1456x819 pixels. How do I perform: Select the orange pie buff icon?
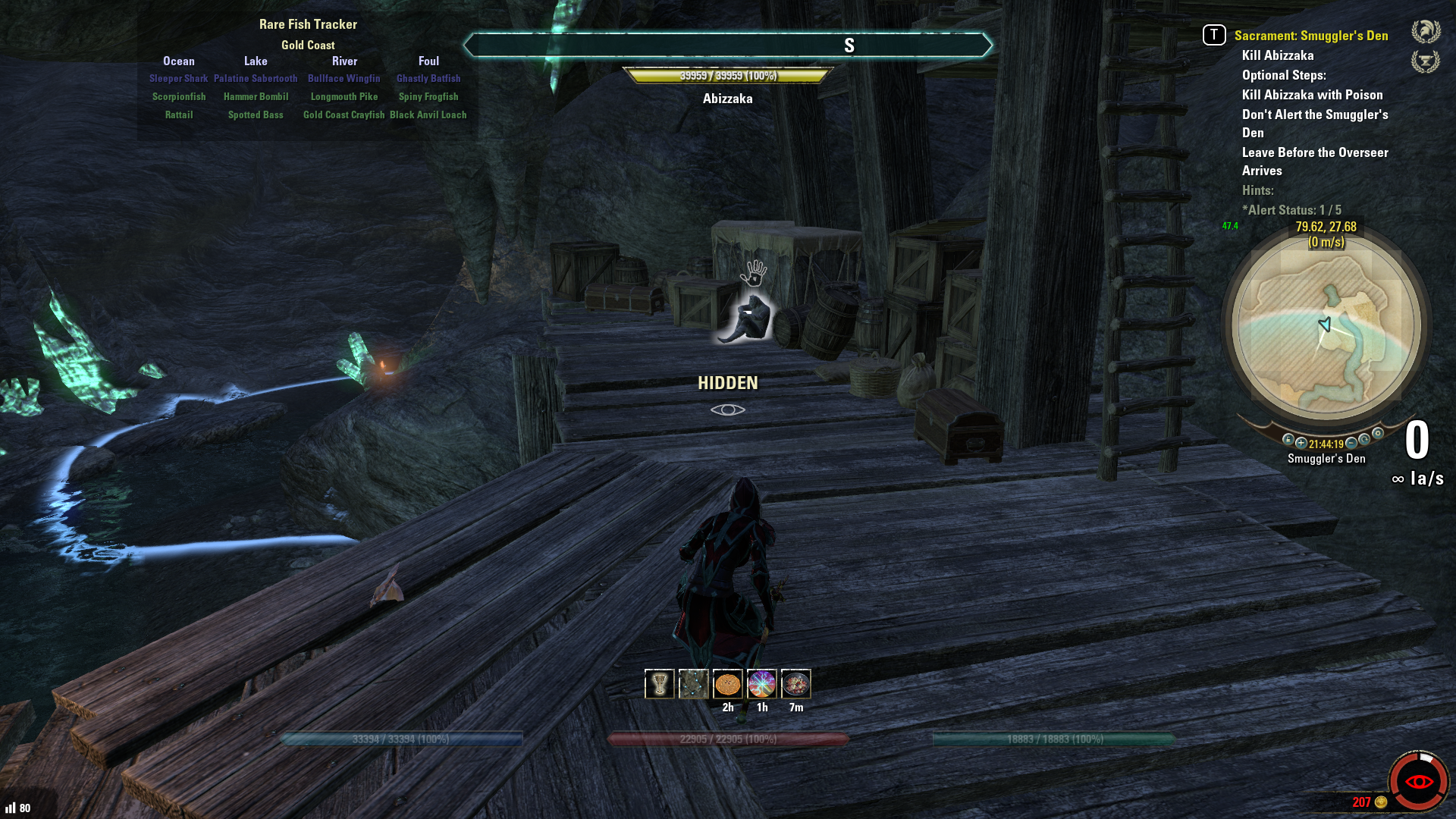727,684
